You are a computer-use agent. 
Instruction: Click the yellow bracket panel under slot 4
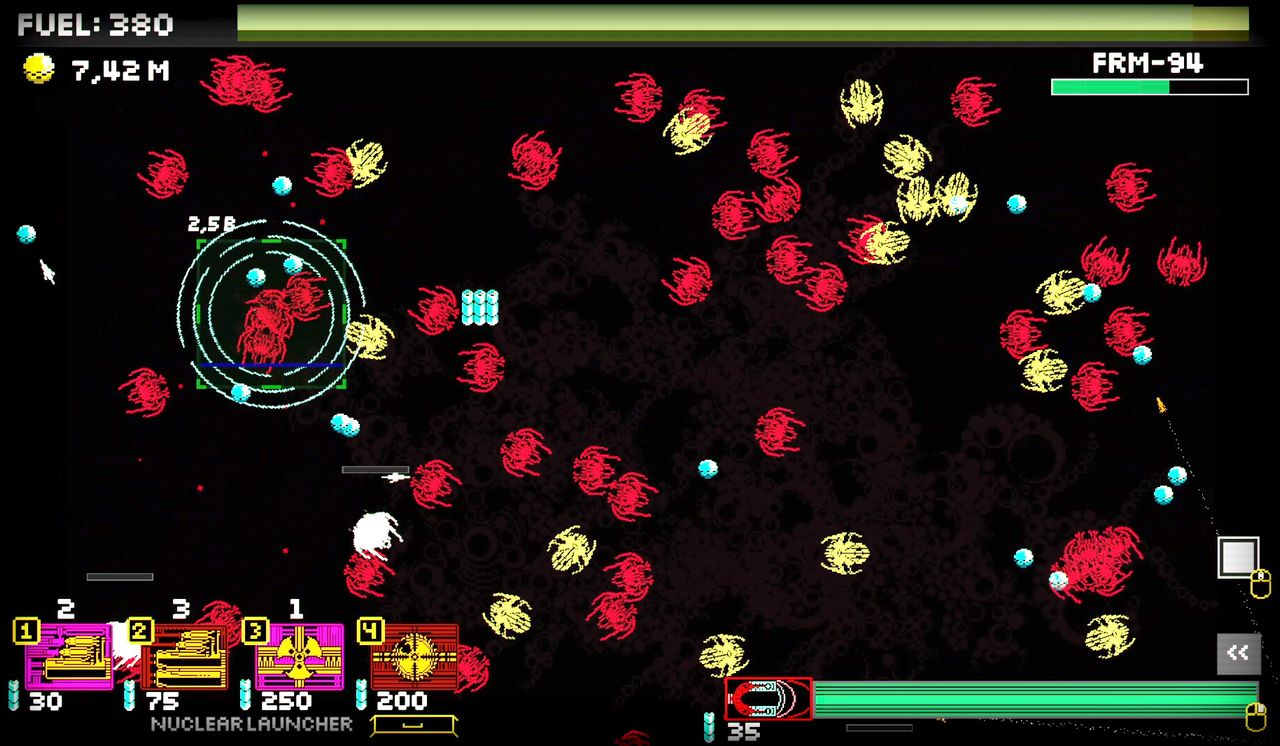point(414,725)
